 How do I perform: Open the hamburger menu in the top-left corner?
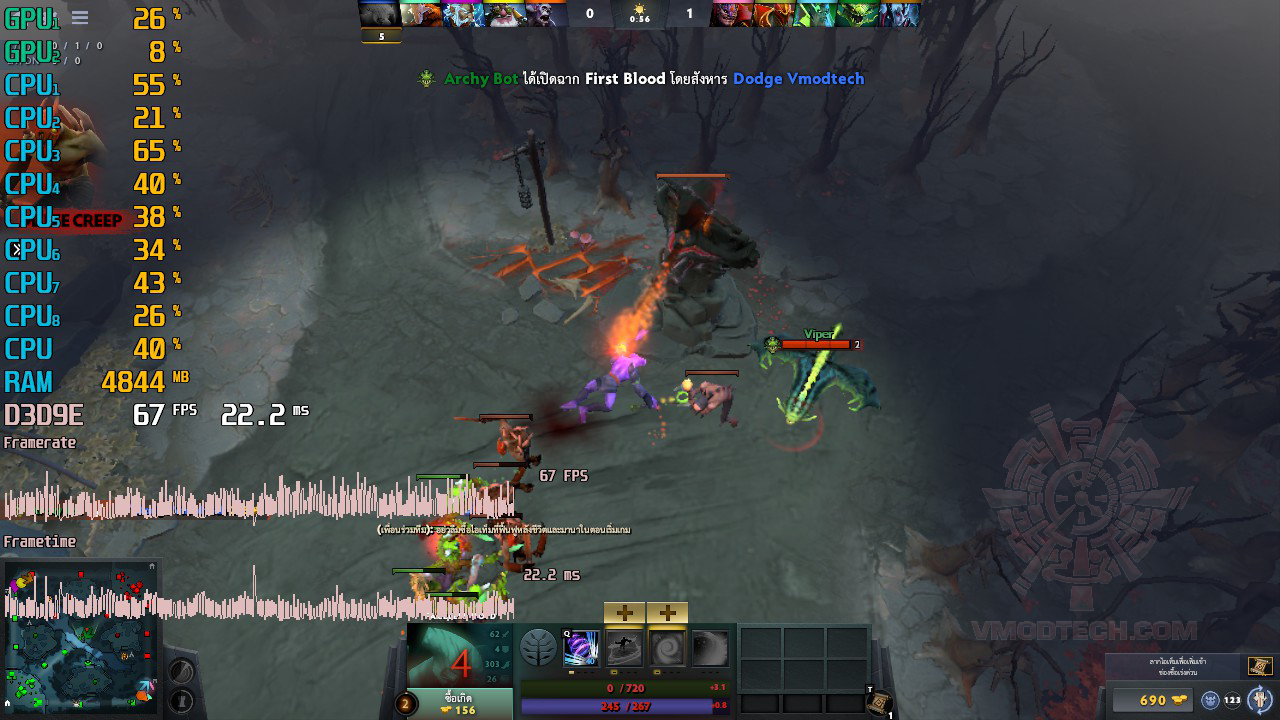tap(80, 18)
